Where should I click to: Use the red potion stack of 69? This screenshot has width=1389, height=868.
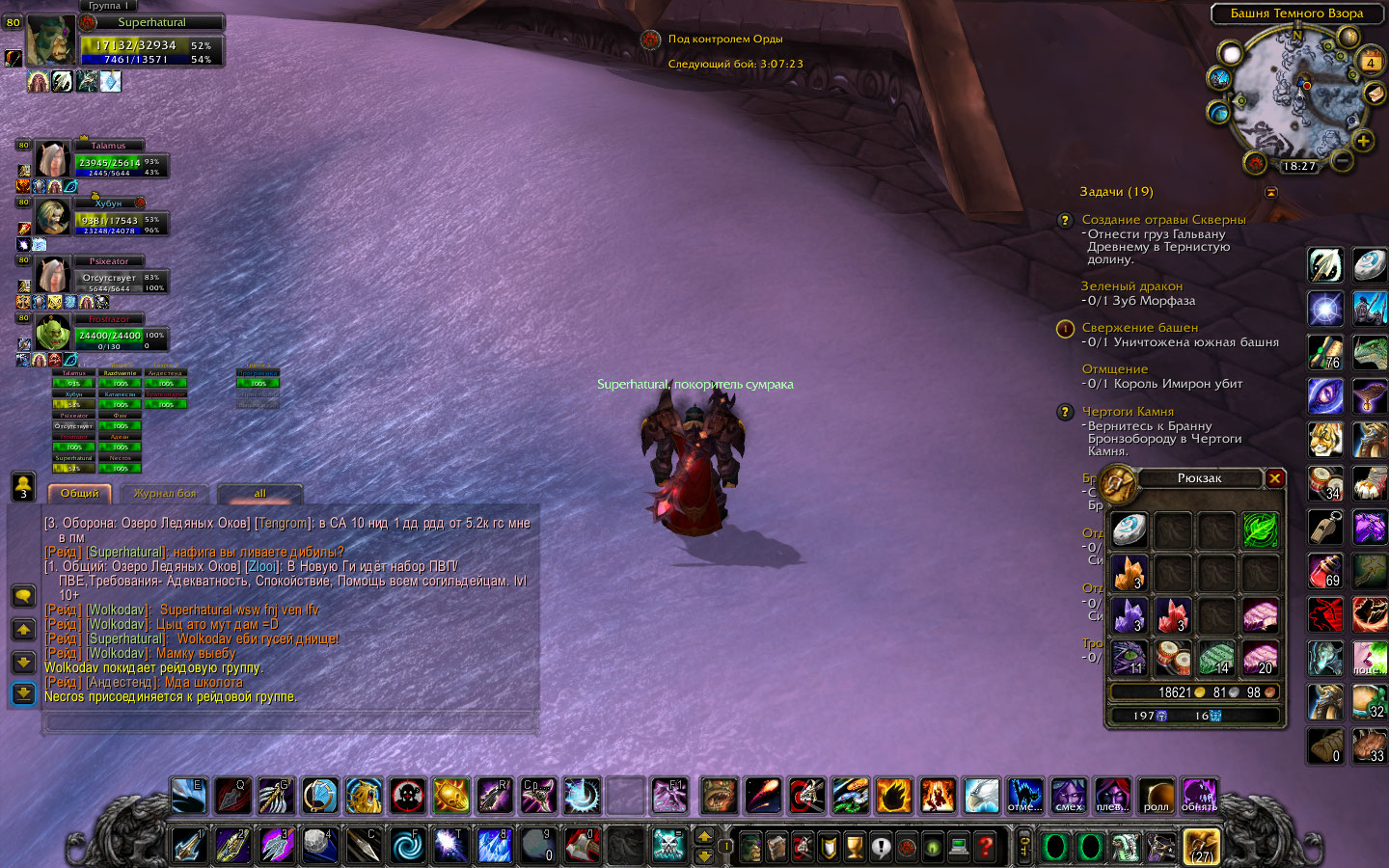click(1325, 570)
